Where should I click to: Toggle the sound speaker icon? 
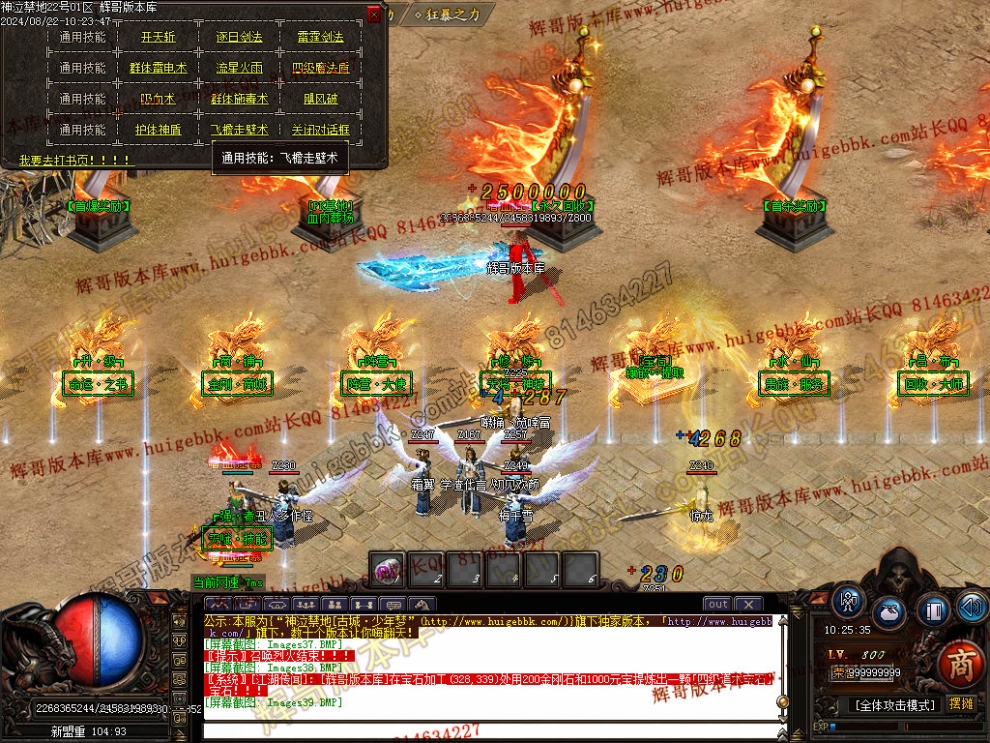(970, 605)
